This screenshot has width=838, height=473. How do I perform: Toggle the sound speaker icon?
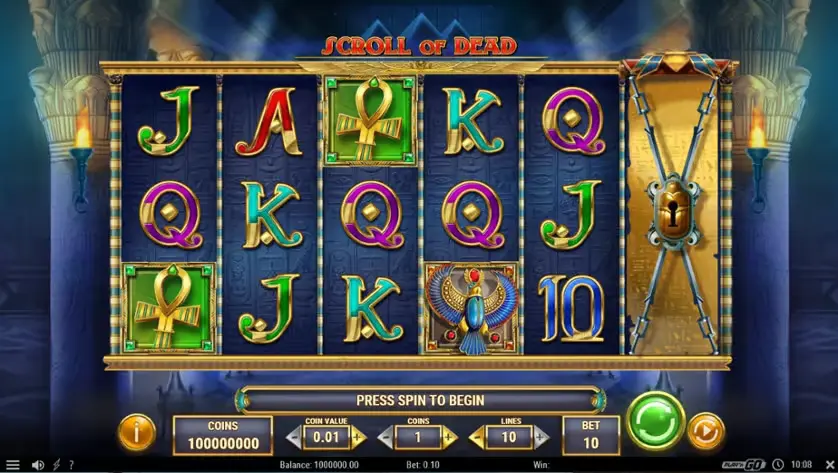37,465
